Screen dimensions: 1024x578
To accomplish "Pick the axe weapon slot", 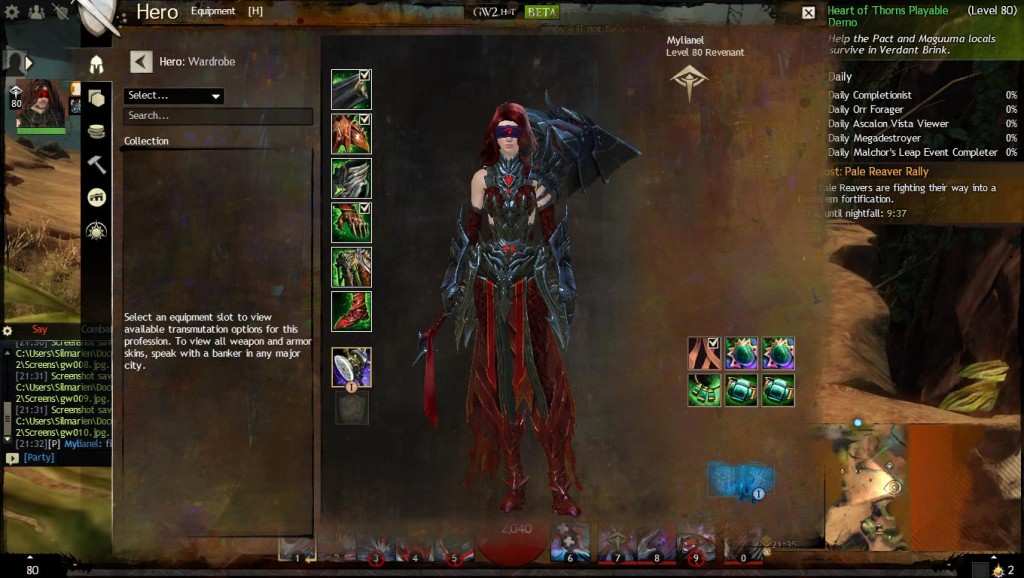I will (x=351, y=367).
